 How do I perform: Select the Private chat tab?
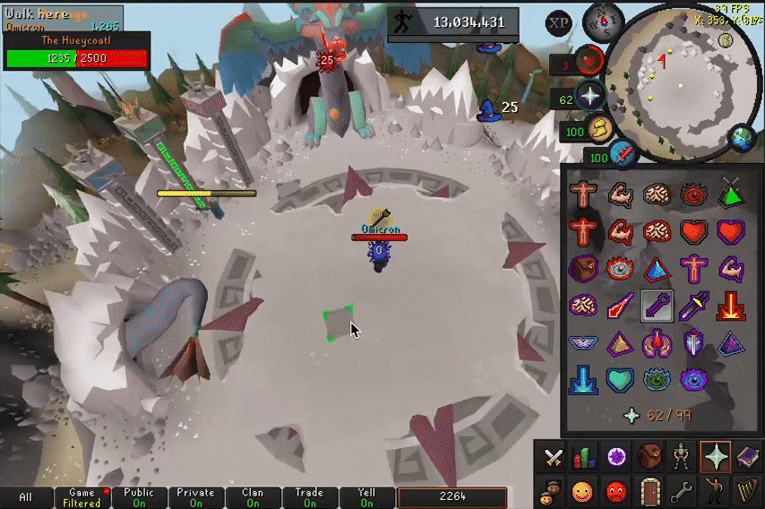196,497
